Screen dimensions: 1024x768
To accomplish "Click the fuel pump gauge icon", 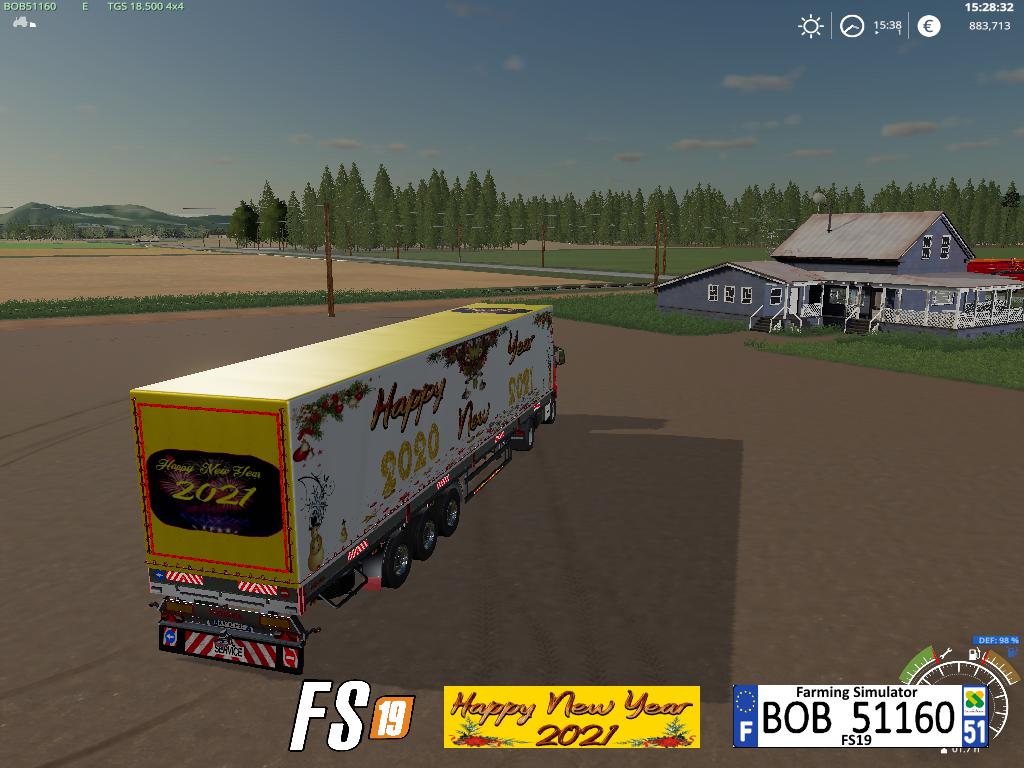I will tap(972, 656).
